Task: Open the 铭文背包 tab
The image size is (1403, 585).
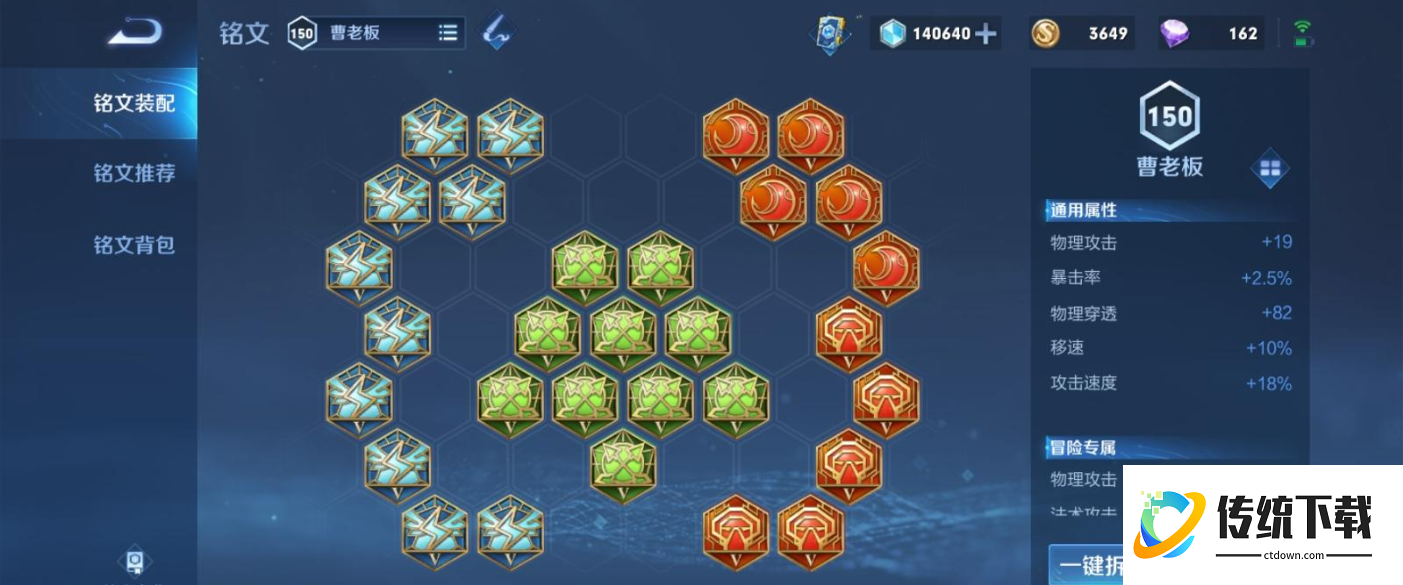Action: (134, 245)
